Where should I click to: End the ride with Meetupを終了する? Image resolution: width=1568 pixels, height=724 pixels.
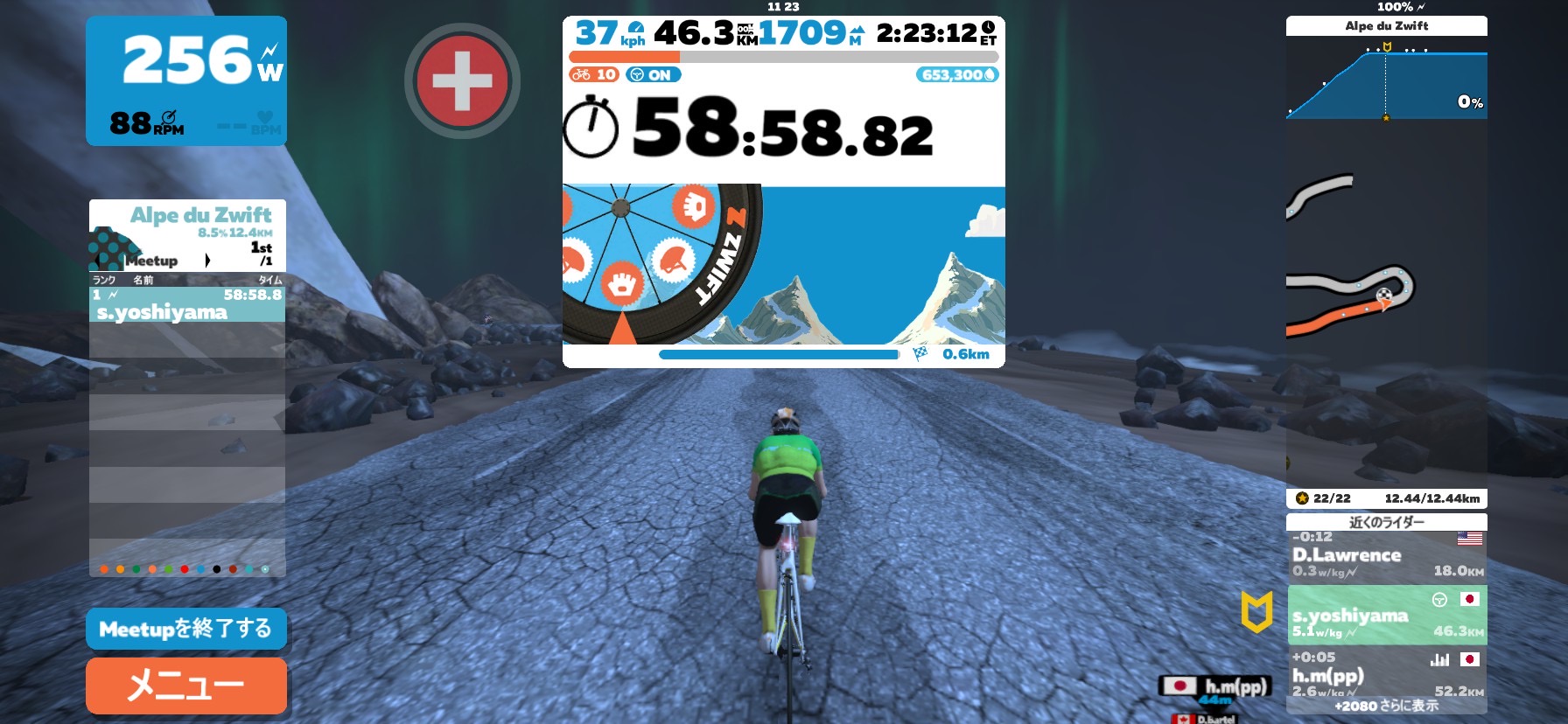(185, 629)
